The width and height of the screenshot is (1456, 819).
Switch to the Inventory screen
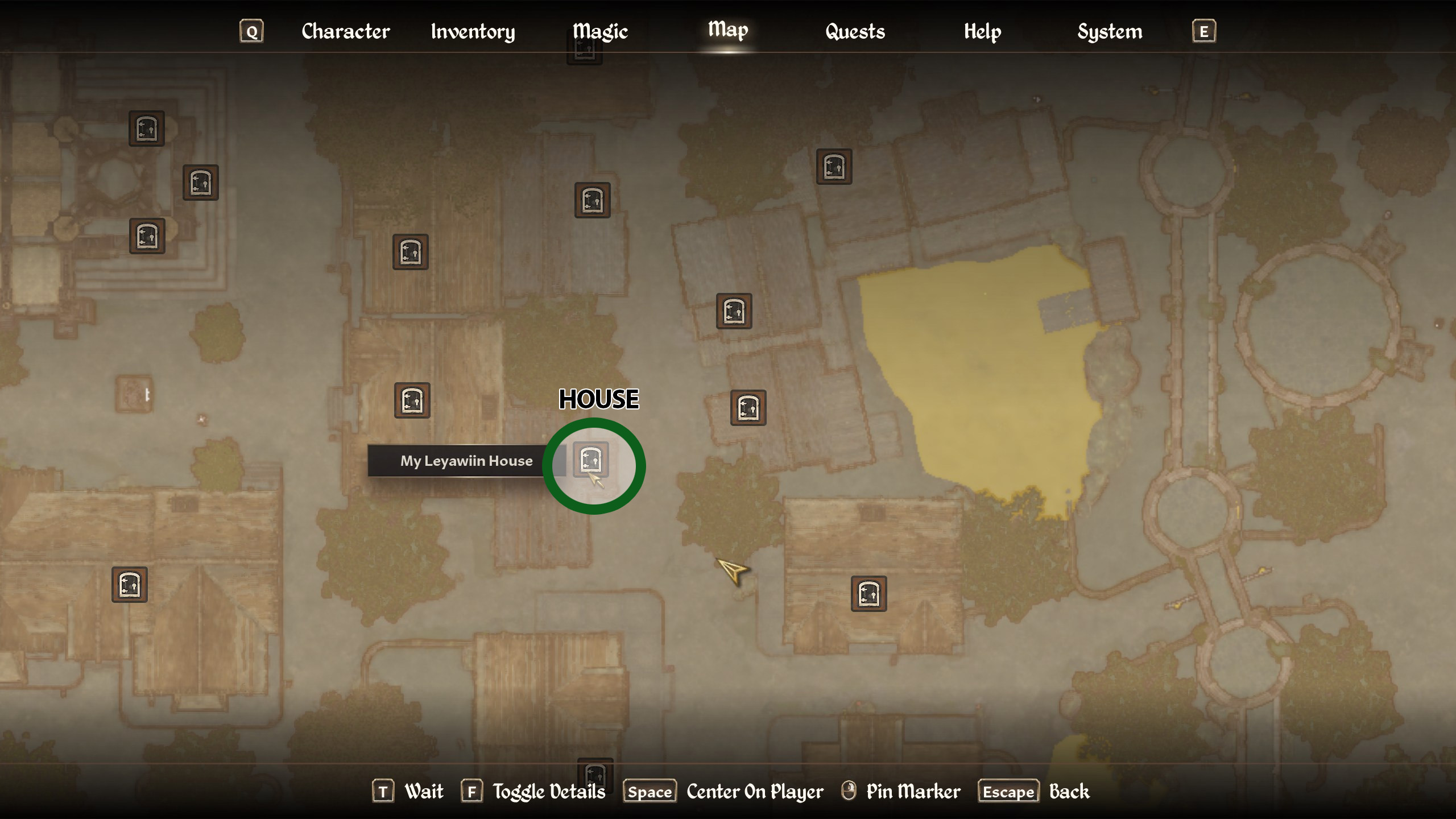click(473, 31)
